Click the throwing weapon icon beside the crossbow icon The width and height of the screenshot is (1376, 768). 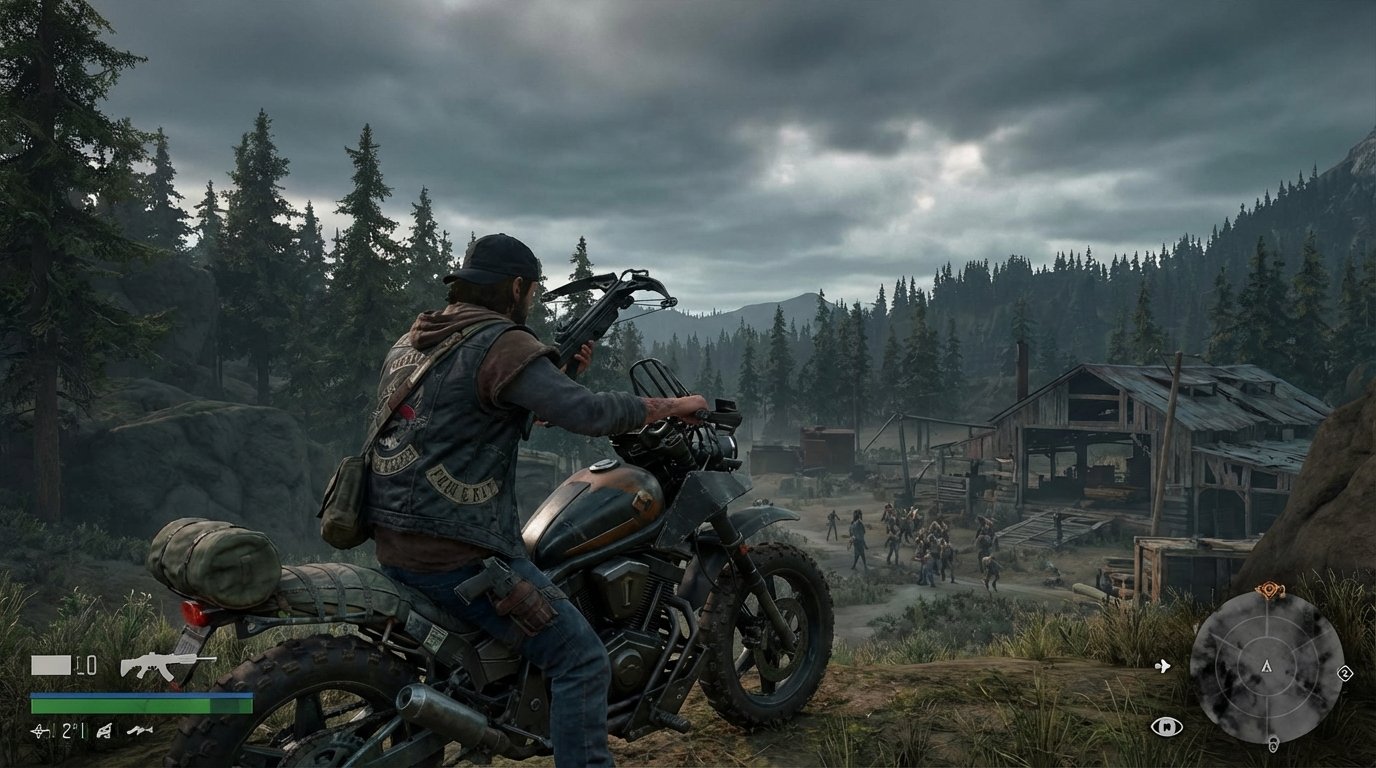click(x=140, y=731)
